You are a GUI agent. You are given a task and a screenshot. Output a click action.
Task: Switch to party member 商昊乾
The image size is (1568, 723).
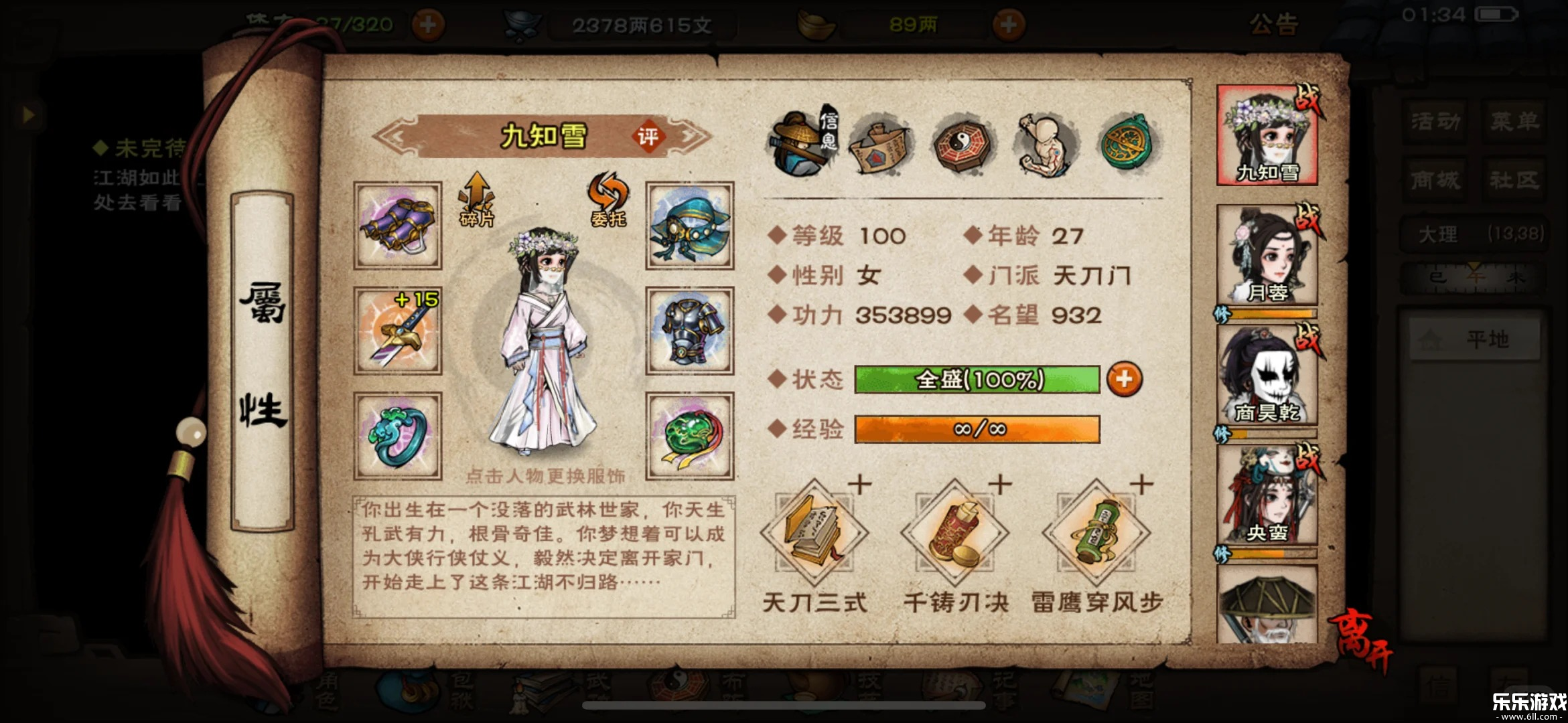[1267, 375]
